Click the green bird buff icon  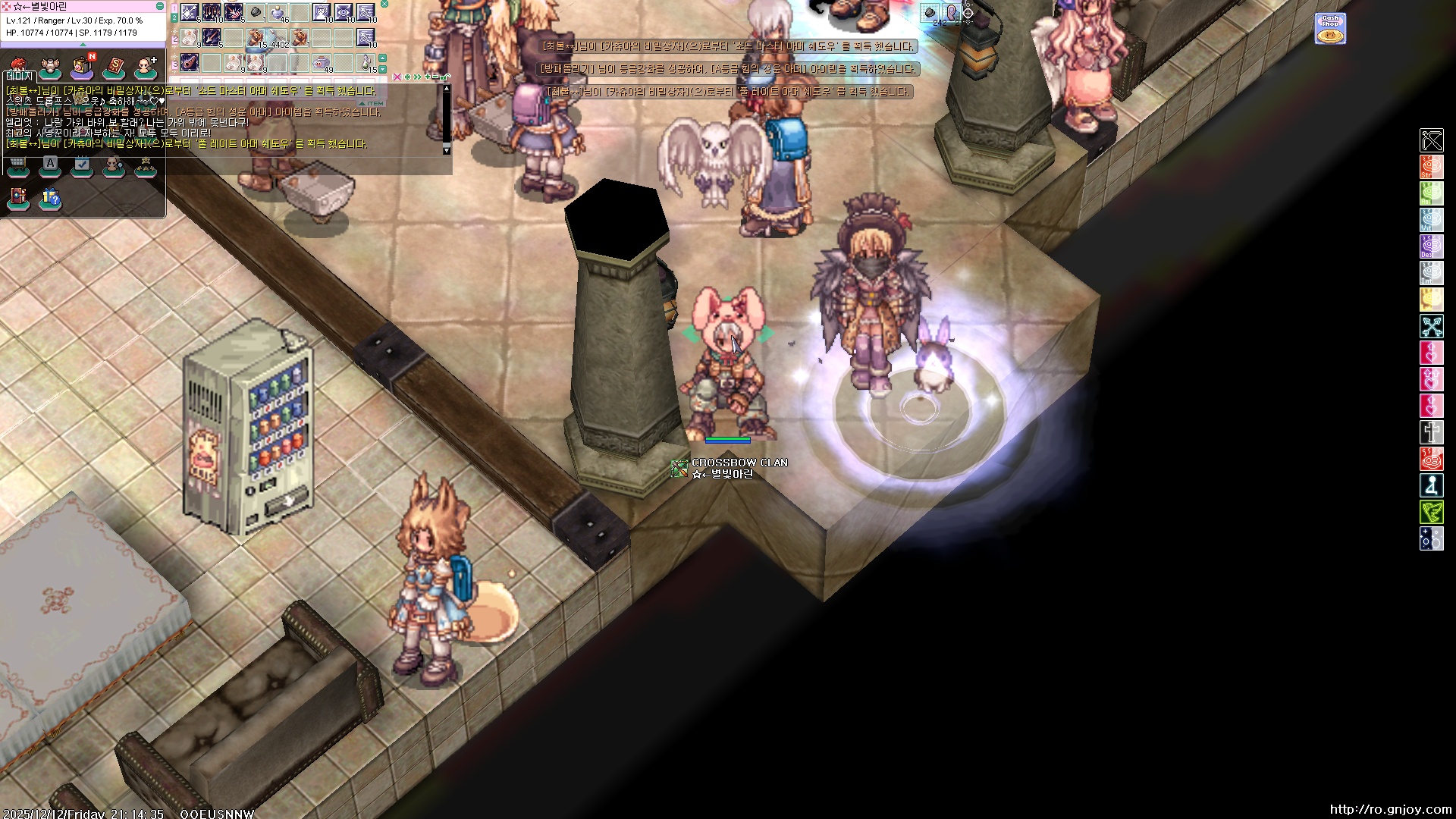(1431, 512)
